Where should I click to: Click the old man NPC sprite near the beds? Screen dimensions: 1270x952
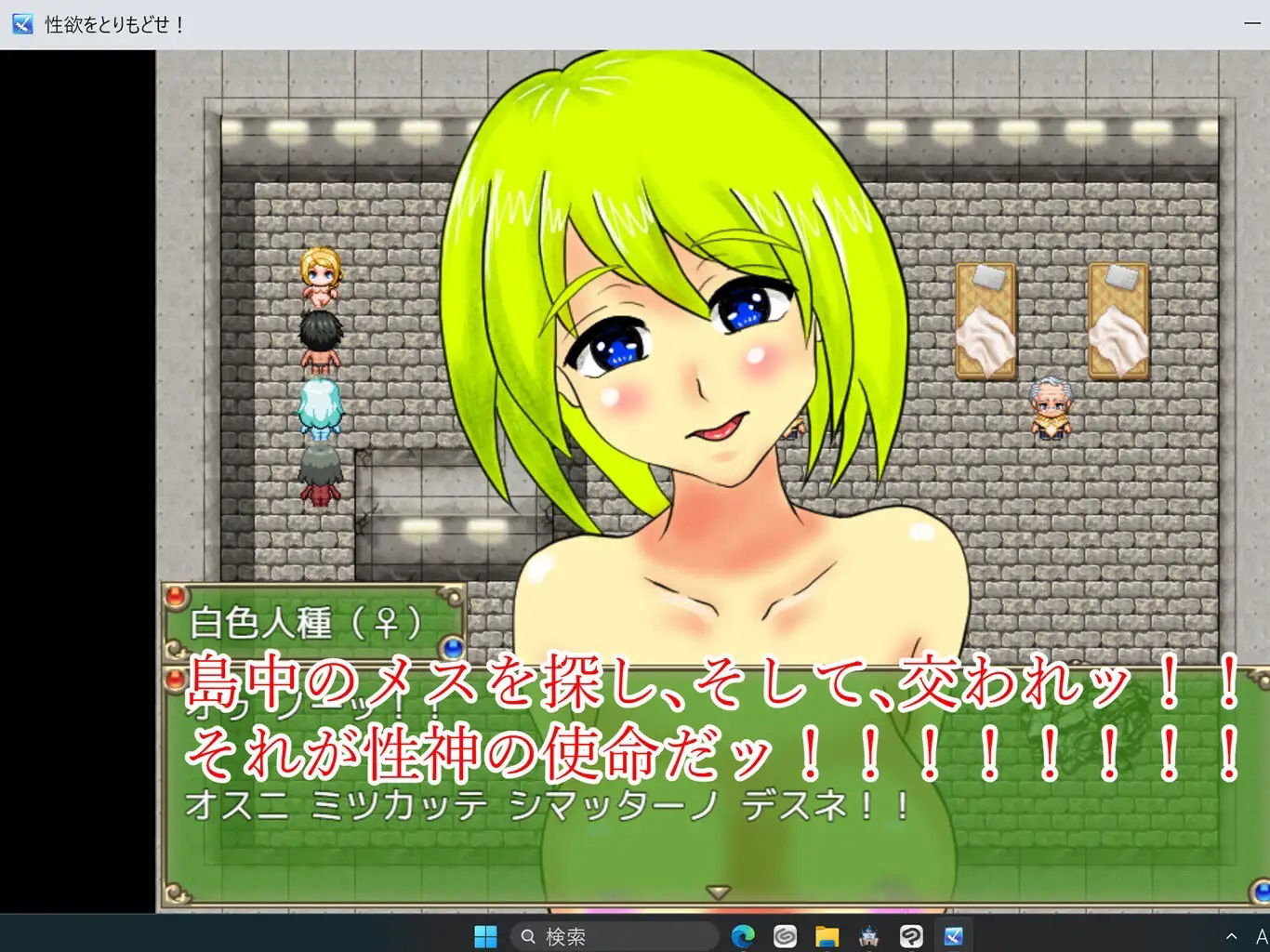1050,406
